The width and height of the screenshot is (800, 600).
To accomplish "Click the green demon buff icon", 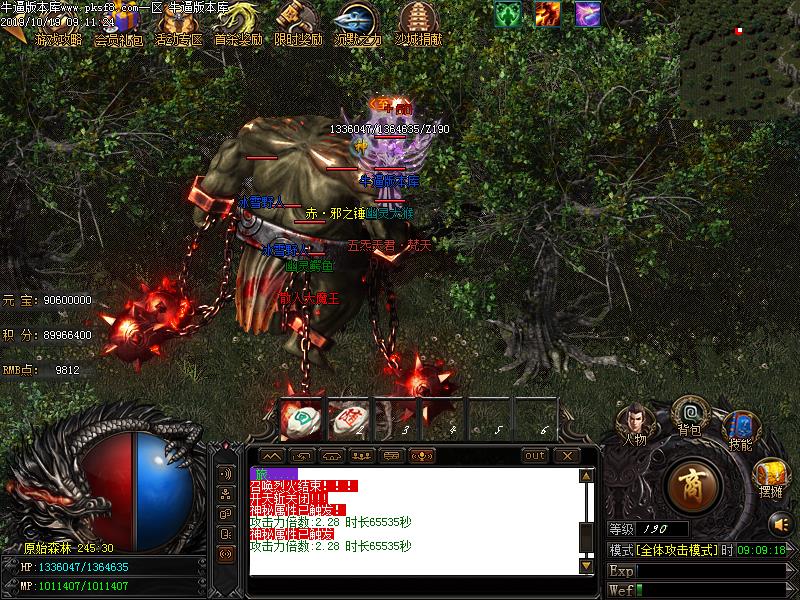I will [508, 13].
